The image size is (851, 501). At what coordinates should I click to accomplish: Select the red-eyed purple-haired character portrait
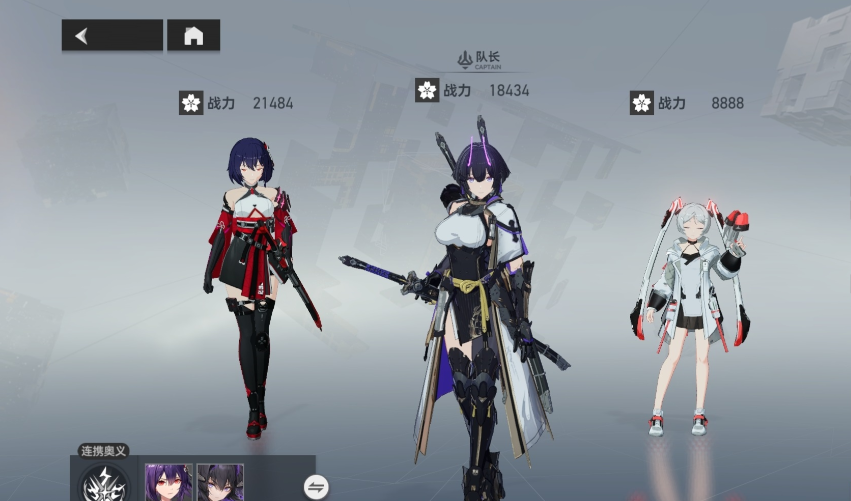[168, 482]
